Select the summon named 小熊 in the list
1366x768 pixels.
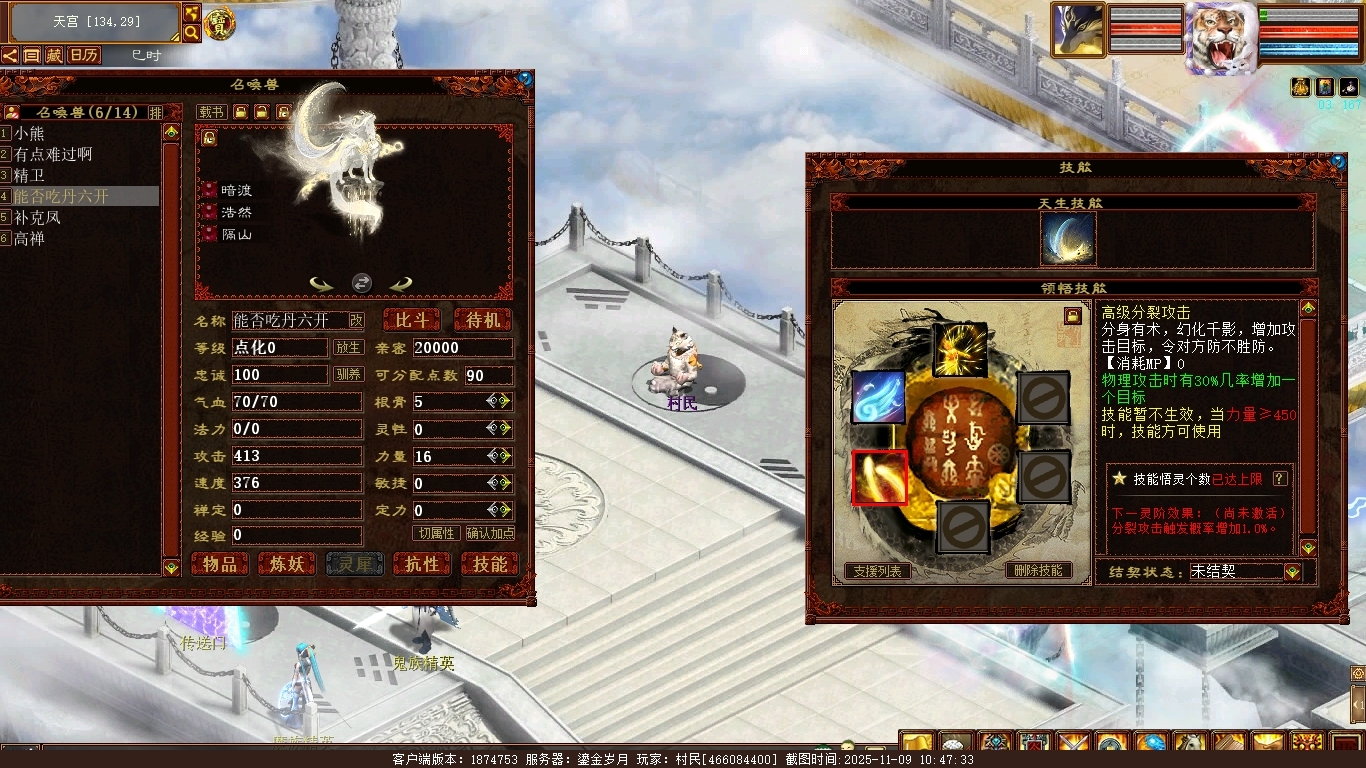[30, 133]
